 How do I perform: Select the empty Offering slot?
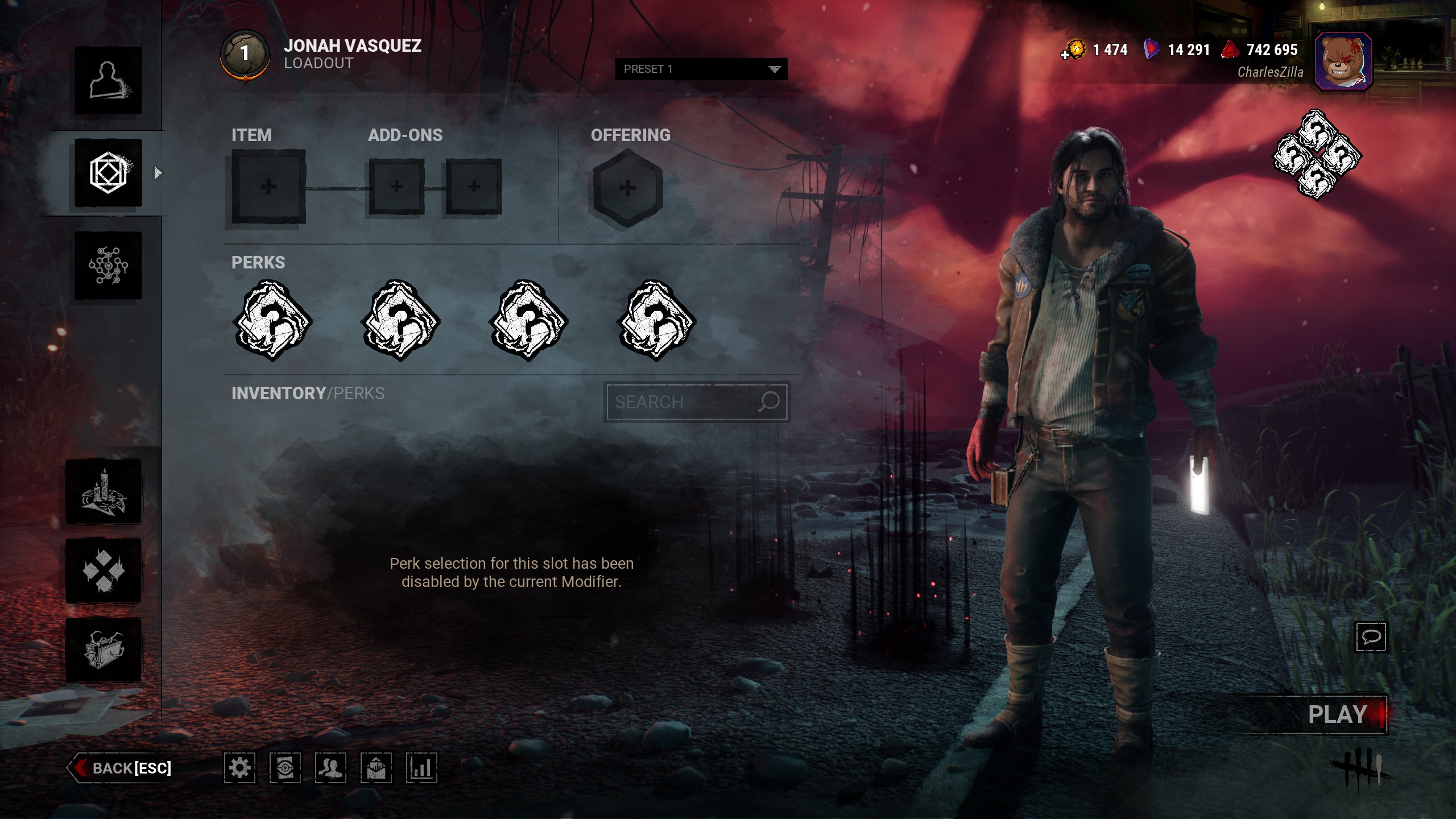point(627,188)
